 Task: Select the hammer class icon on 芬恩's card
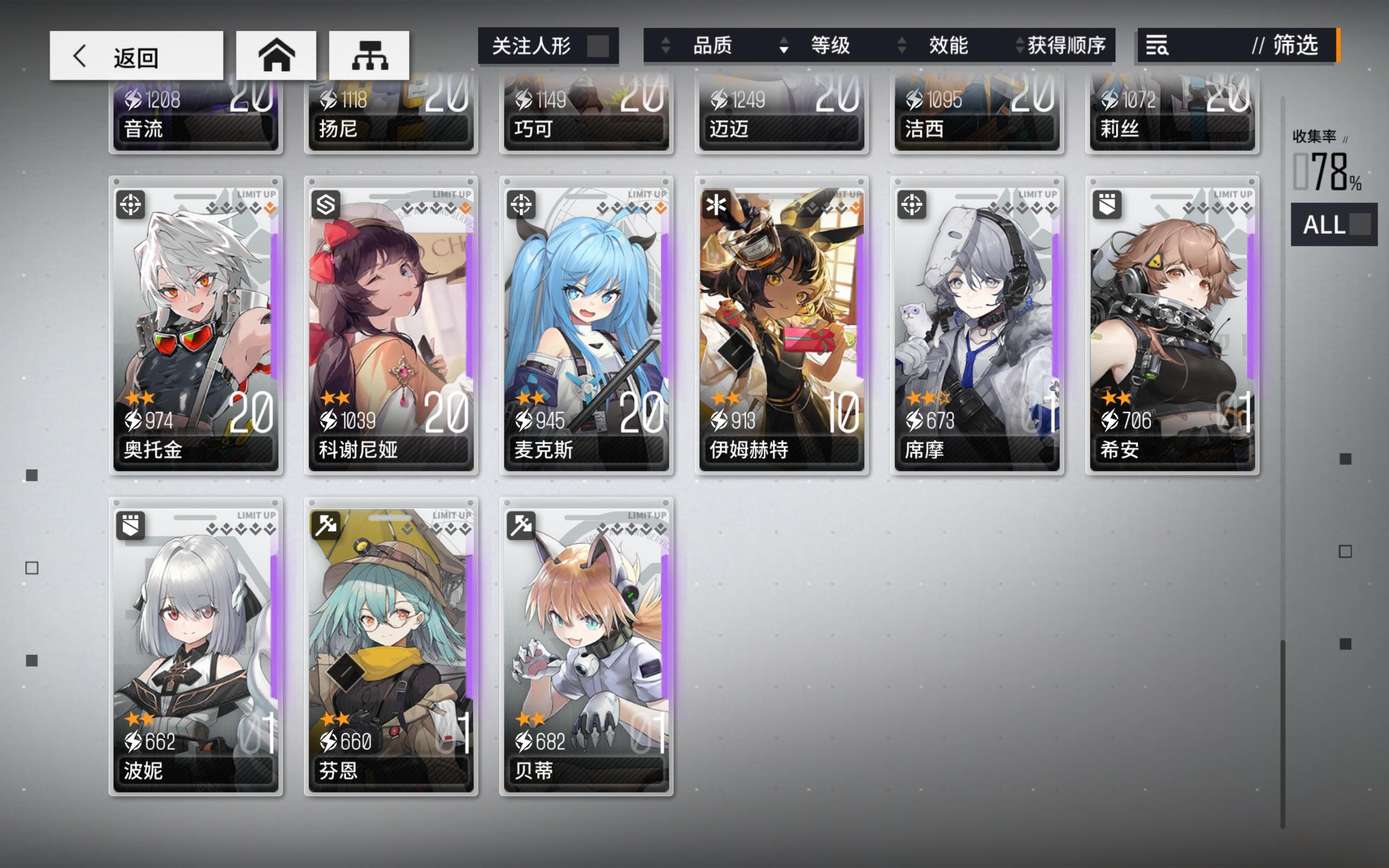(x=327, y=527)
